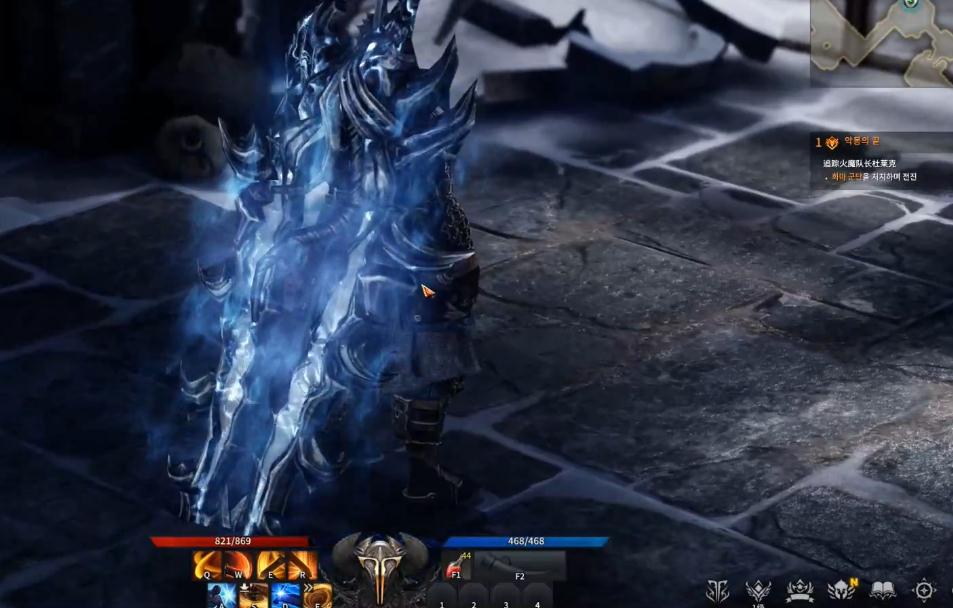Viewport: 953px width, 608px height.
Task: Open the open-book menu icon
Action: click(881, 590)
